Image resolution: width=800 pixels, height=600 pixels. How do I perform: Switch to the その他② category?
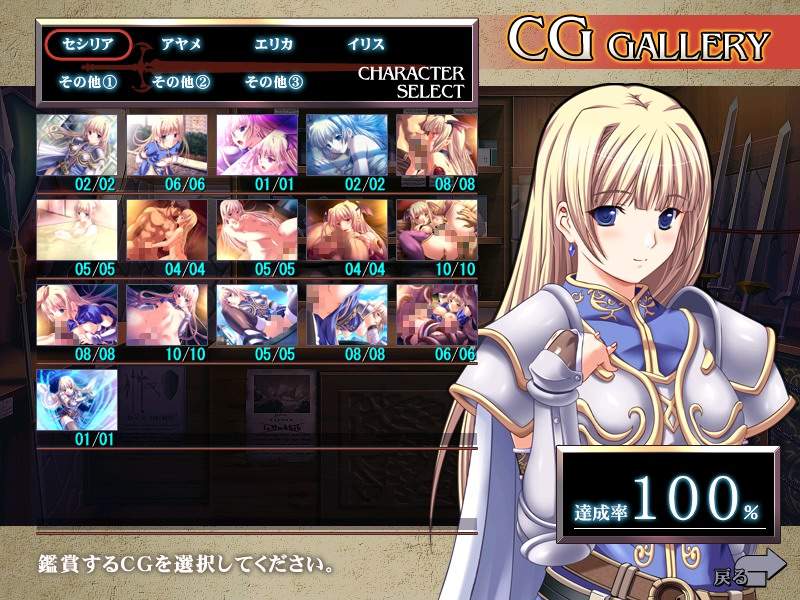181,81
